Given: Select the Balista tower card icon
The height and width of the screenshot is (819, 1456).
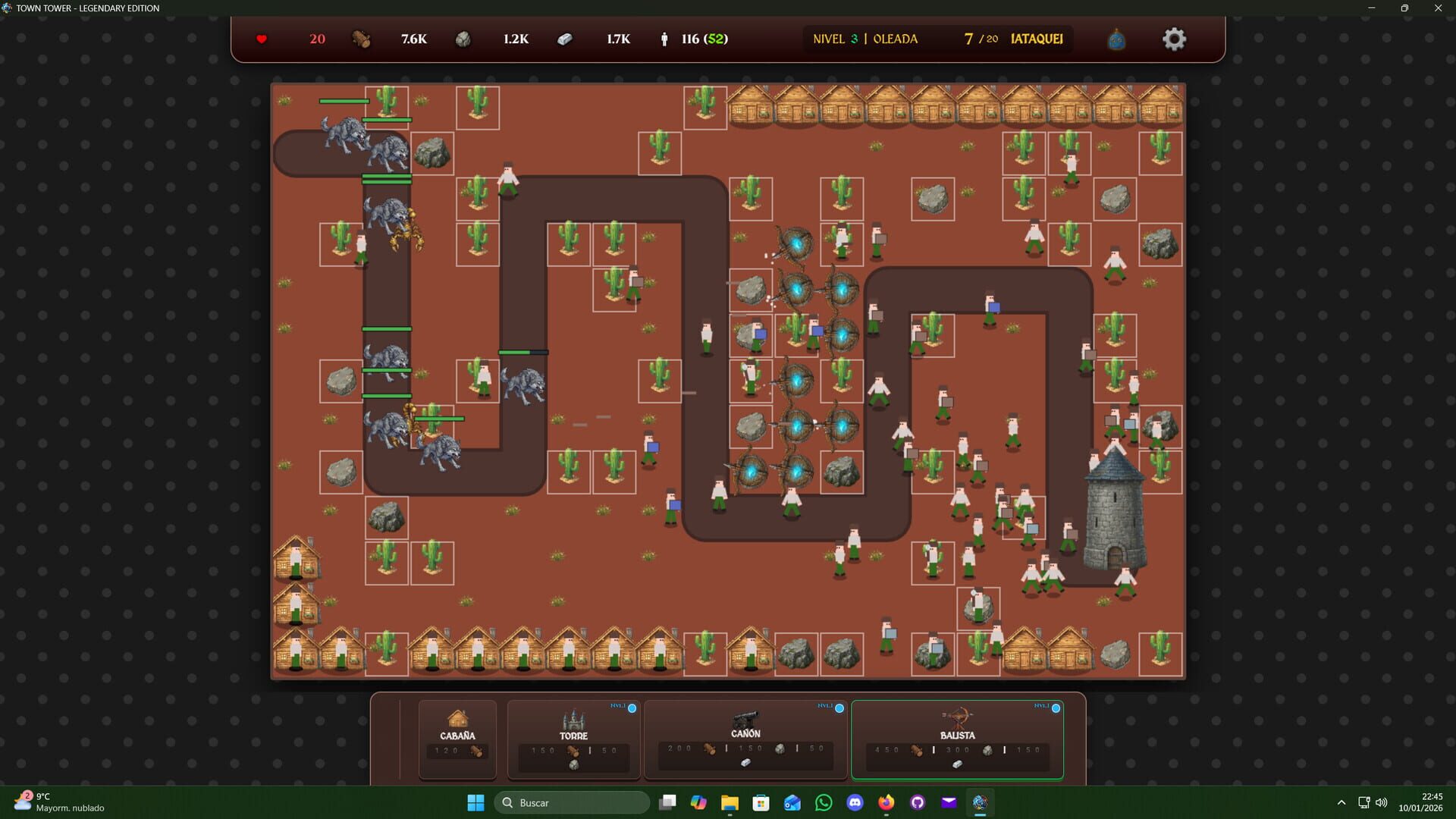Looking at the screenshot, I should click(956, 718).
